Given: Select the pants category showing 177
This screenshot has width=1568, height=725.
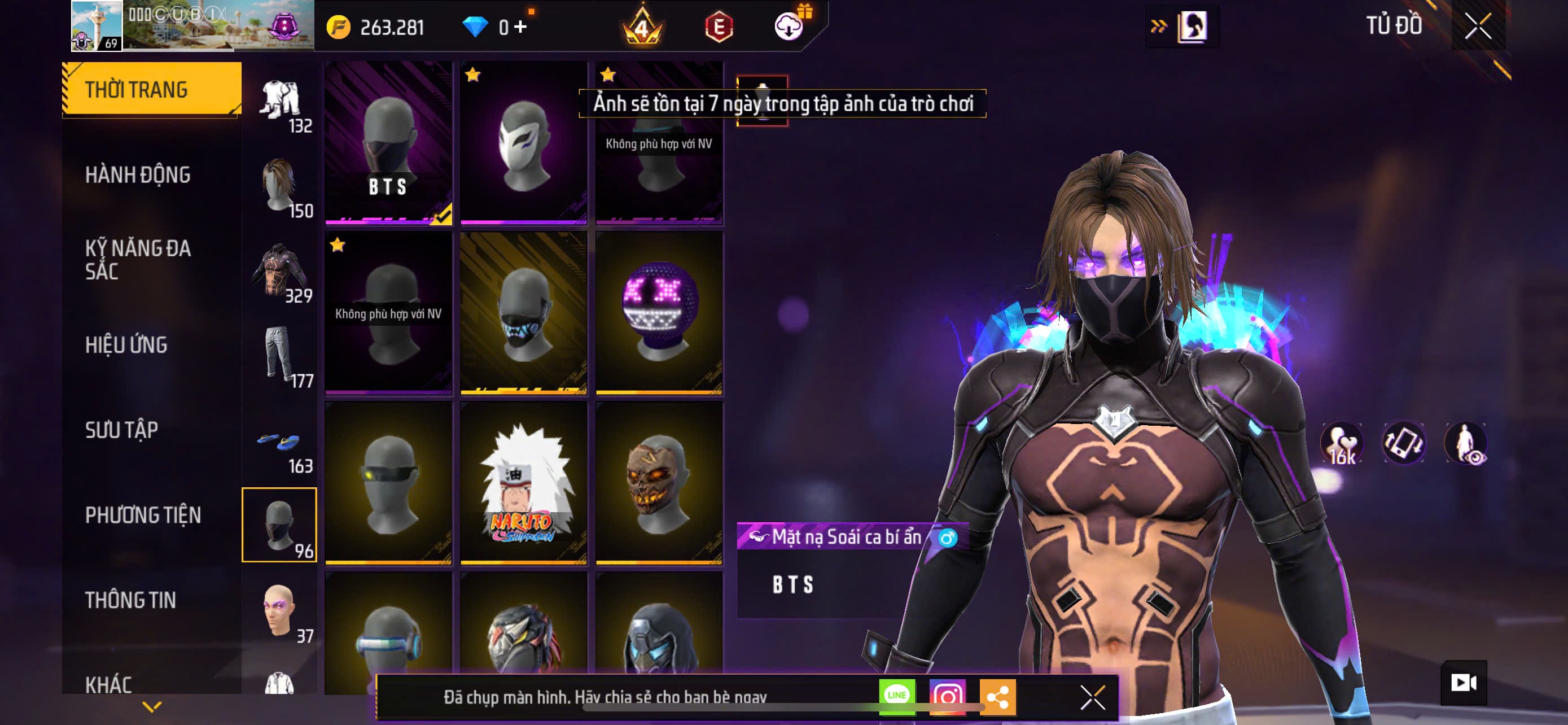Looking at the screenshot, I should point(280,356).
